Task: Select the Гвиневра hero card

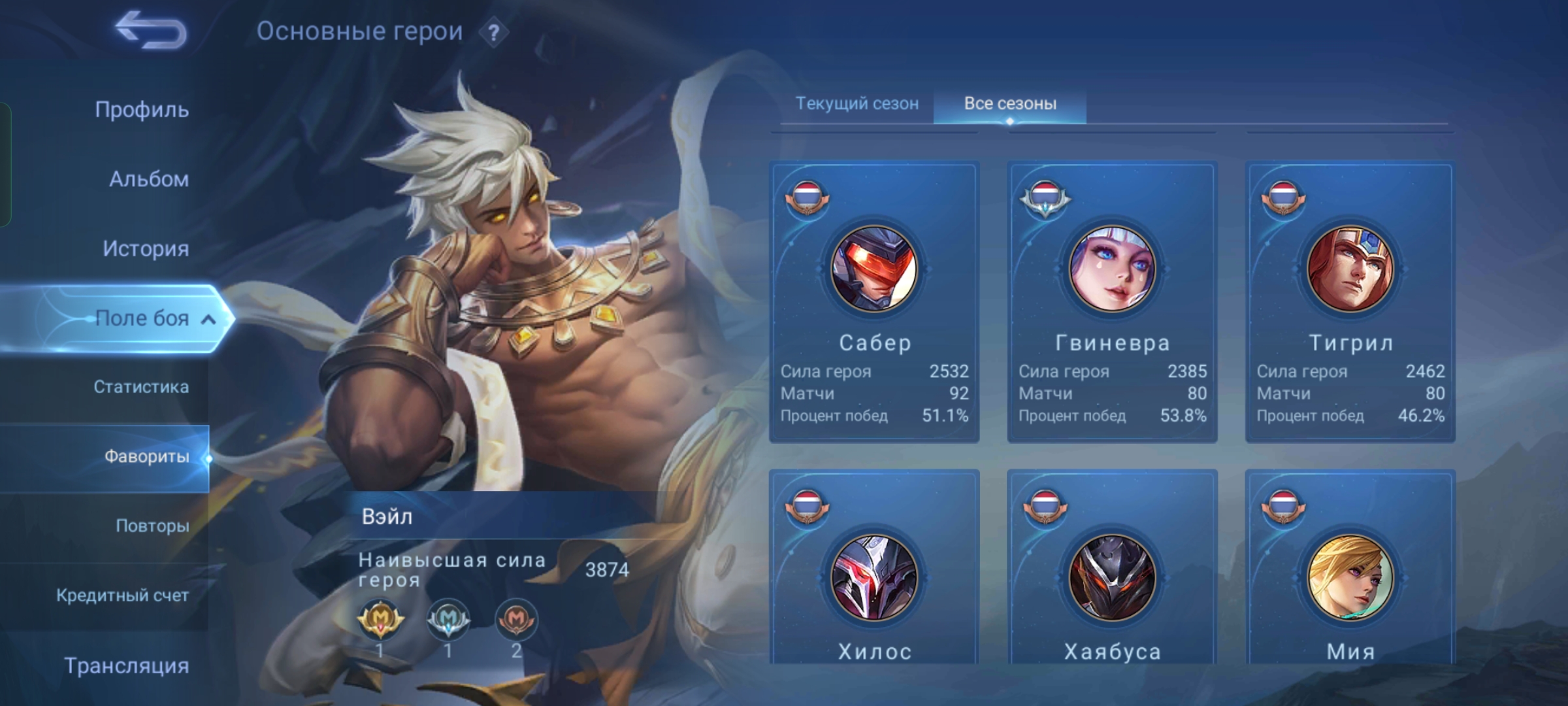Action: 1112,302
